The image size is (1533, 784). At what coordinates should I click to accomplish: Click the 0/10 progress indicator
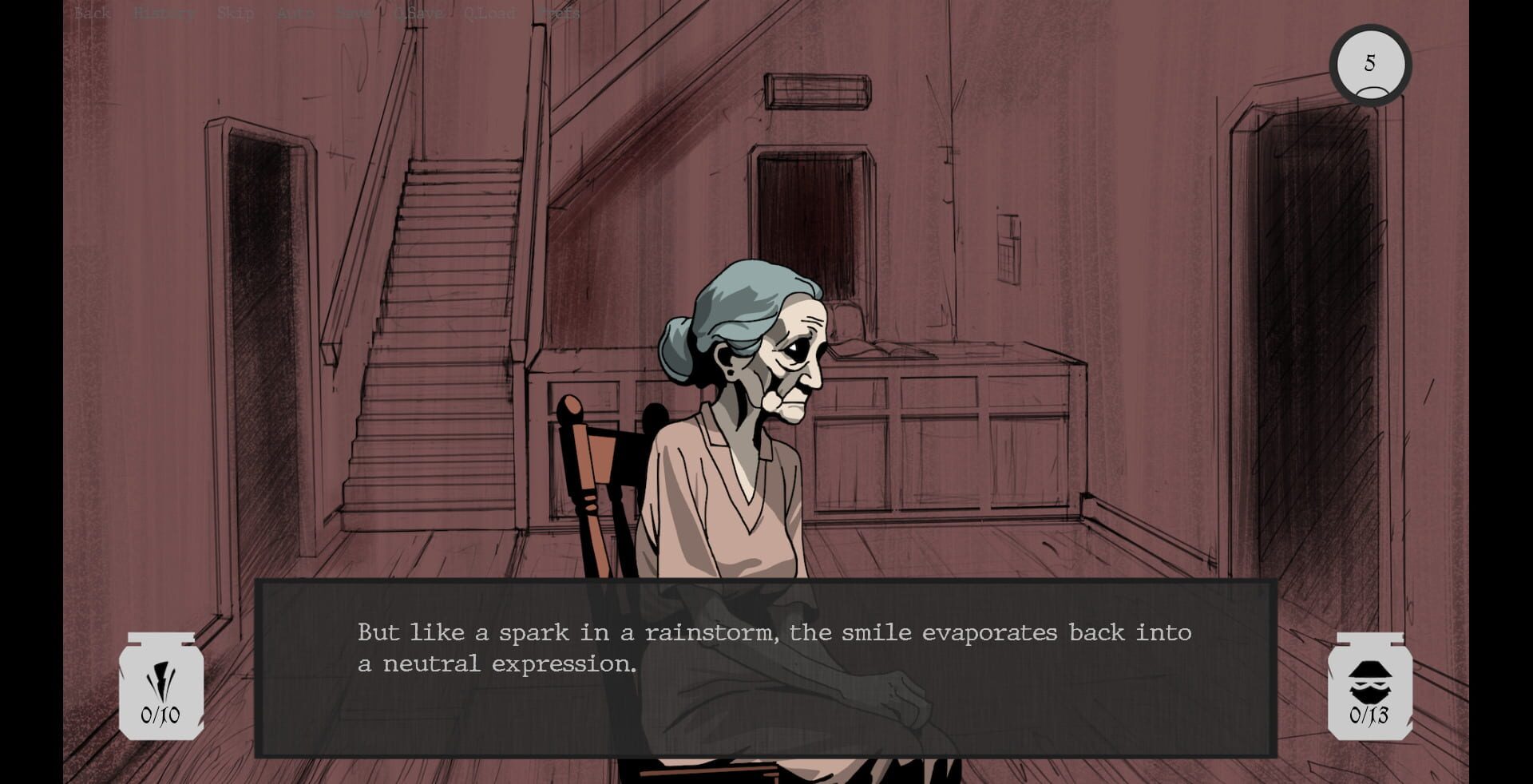coord(160,715)
